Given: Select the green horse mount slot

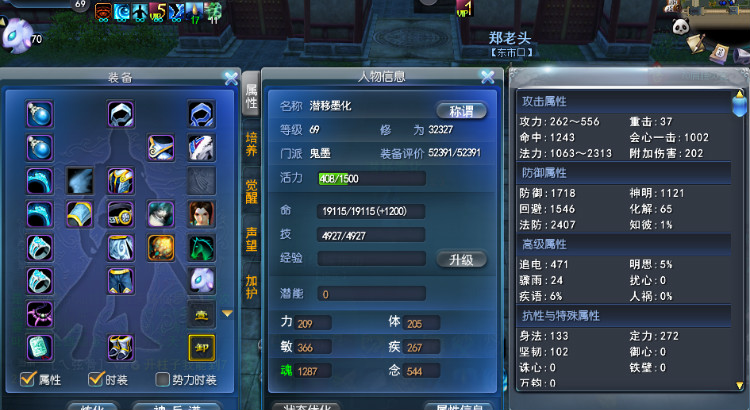Looking at the screenshot, I should 201,247.
